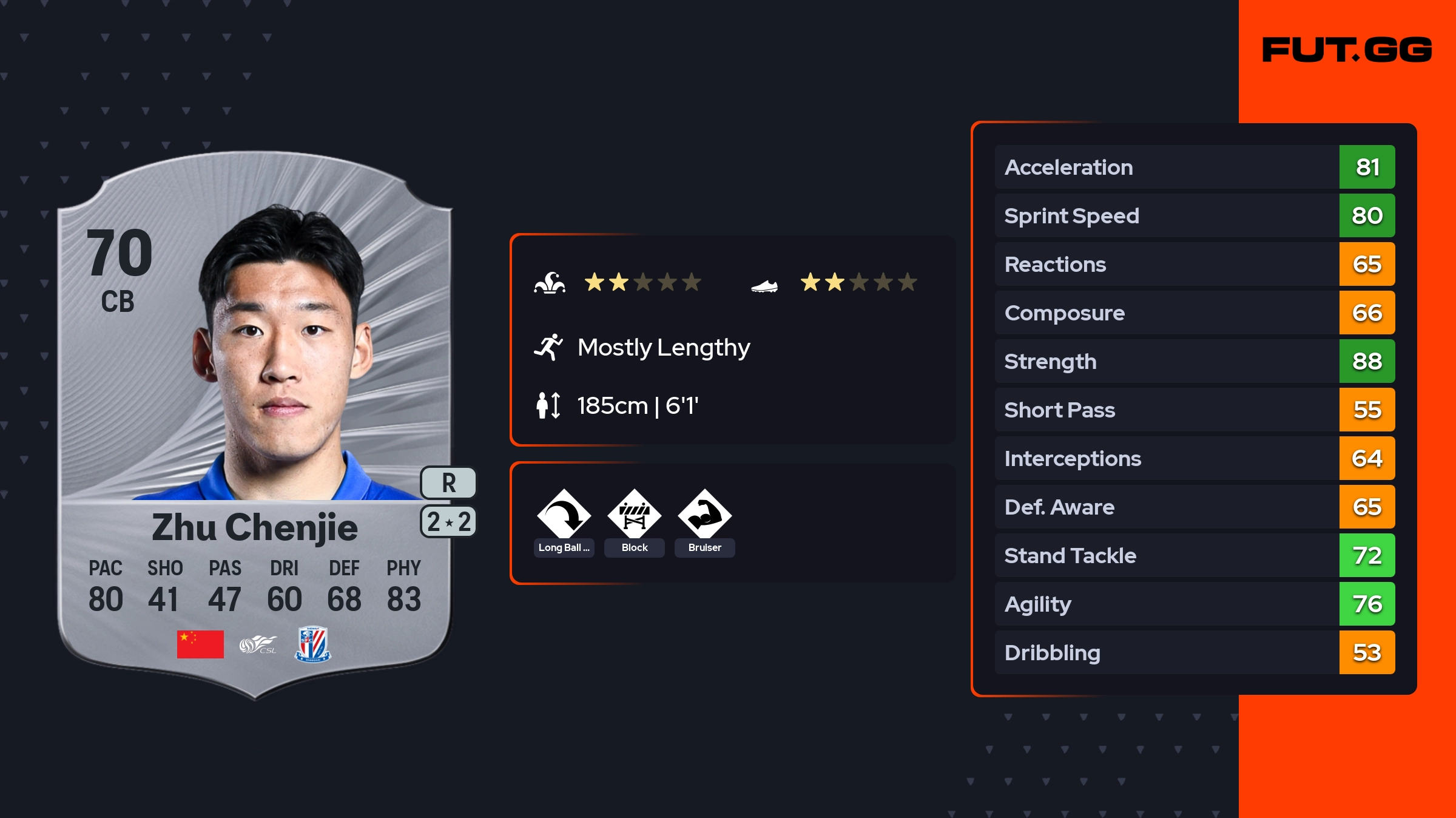Select the CSL league logo

coord(258,644)
